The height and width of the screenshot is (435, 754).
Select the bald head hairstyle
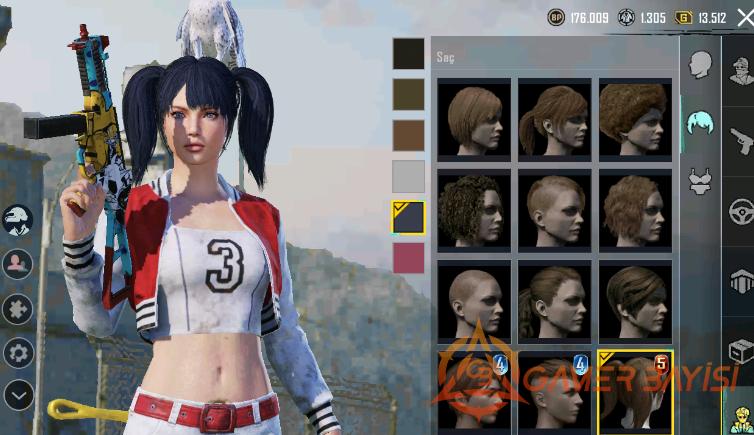tap(473, 299)
